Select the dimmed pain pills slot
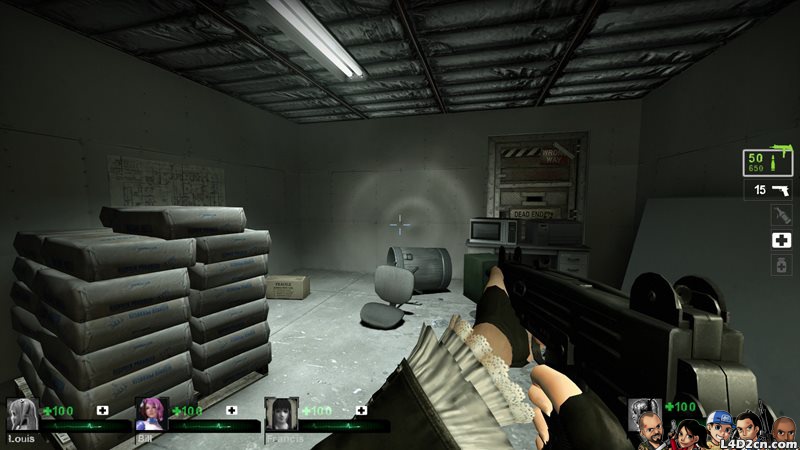 (781, 265)
